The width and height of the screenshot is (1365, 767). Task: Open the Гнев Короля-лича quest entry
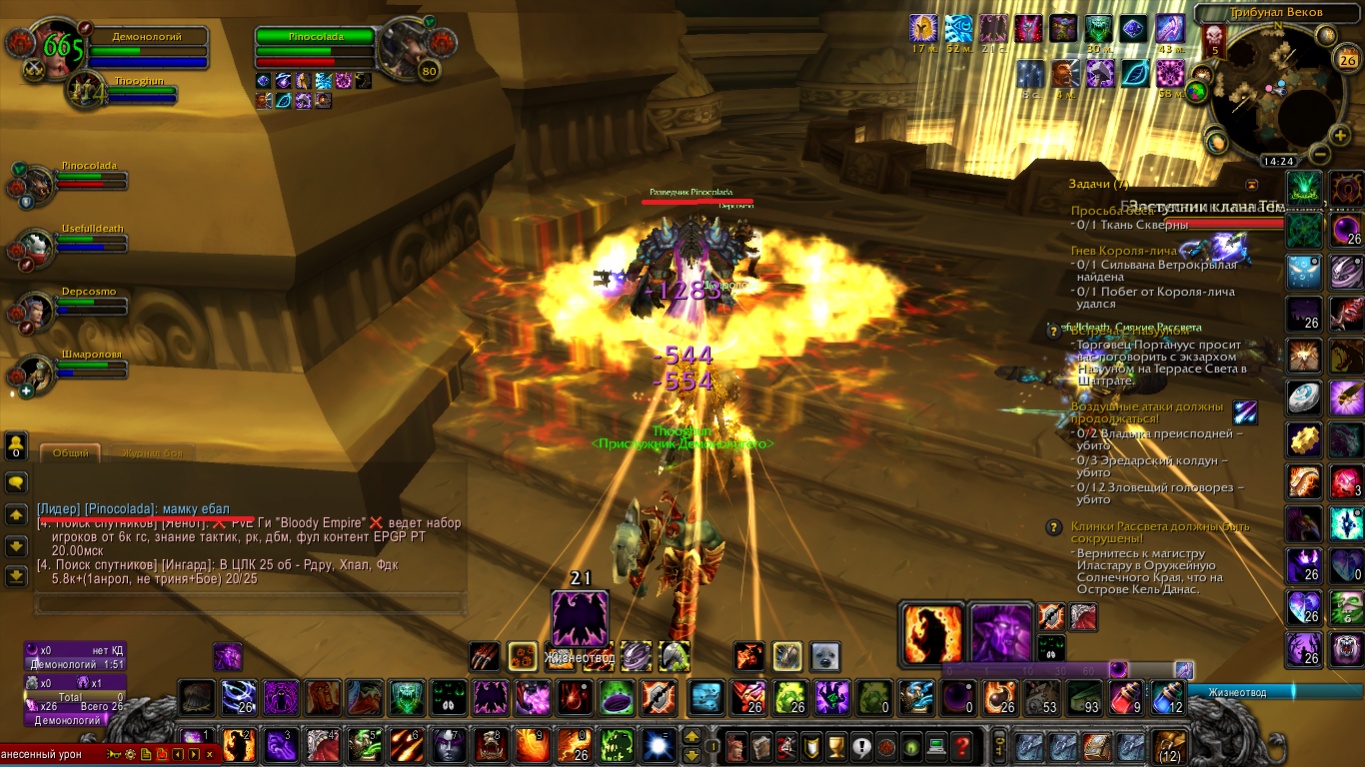(1127, 250)
